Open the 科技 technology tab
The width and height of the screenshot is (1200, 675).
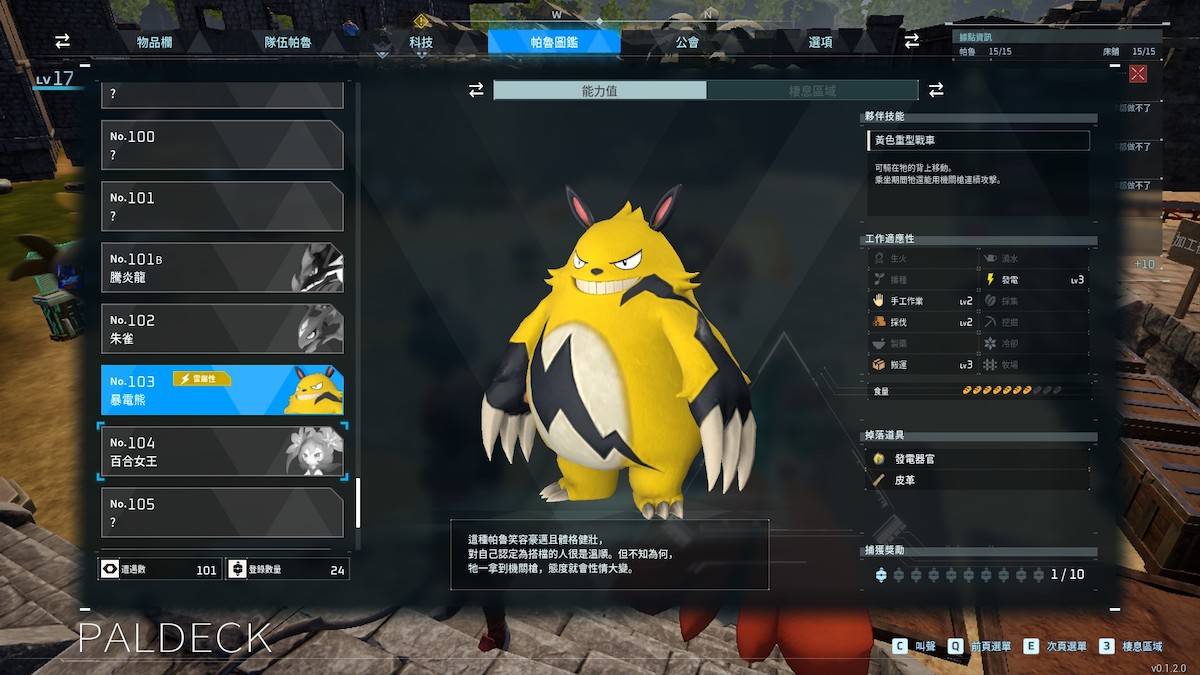click(x=421, y=42)
